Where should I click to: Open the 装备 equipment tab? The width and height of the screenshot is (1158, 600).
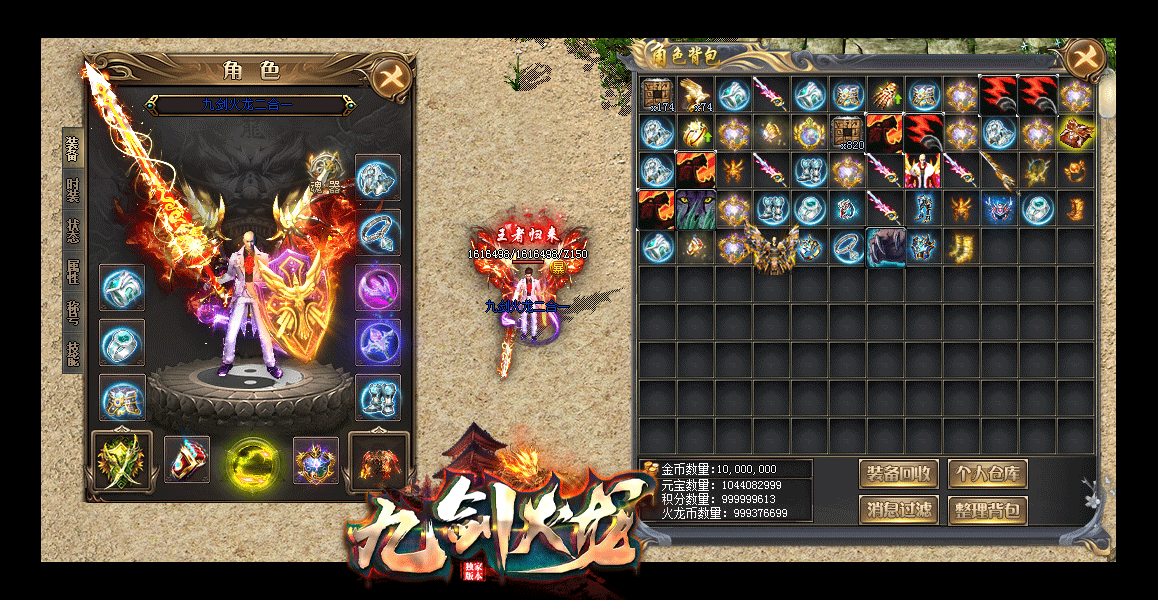tap(72, 149)
